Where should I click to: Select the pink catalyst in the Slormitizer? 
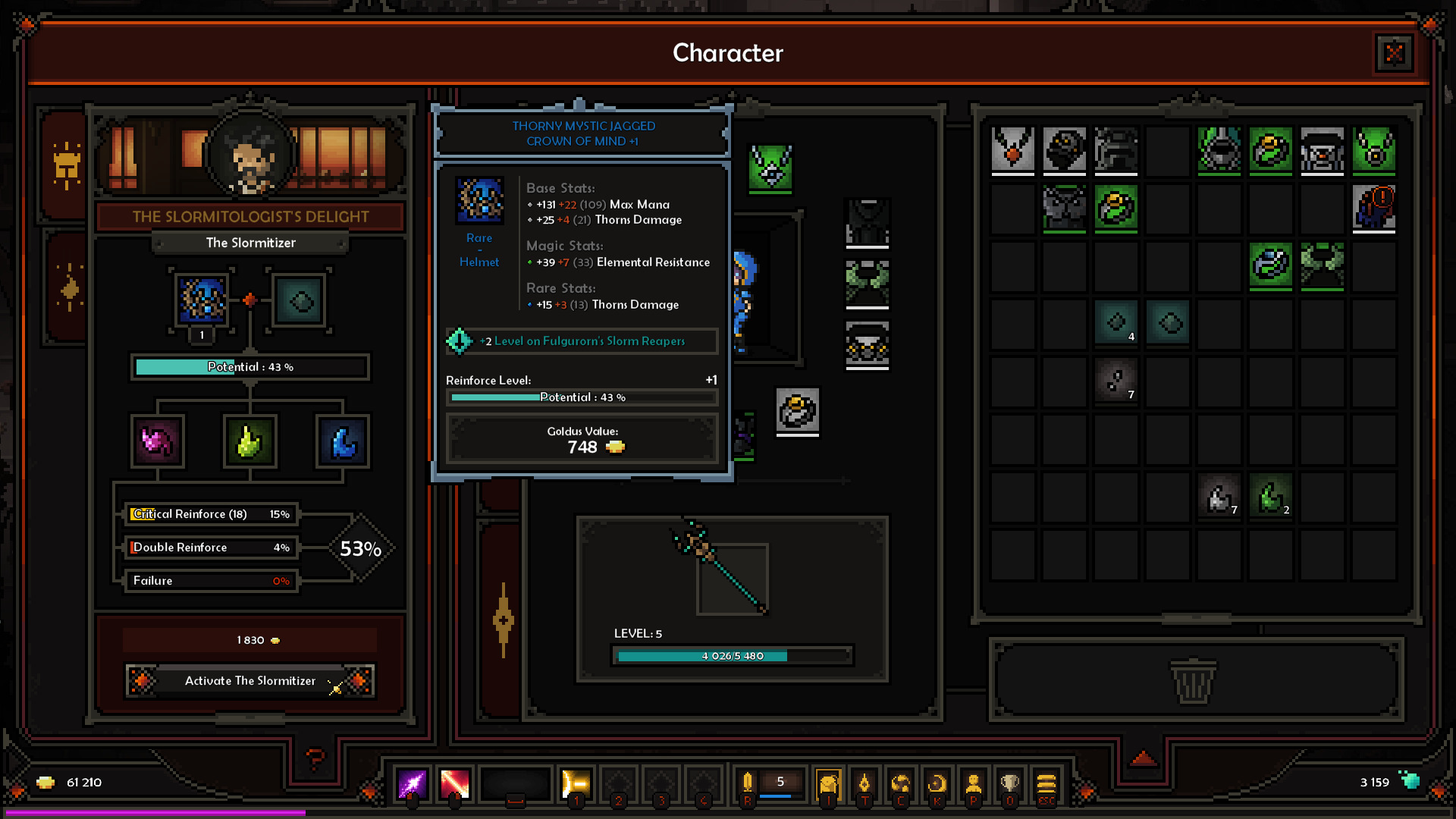coord(155,442)
